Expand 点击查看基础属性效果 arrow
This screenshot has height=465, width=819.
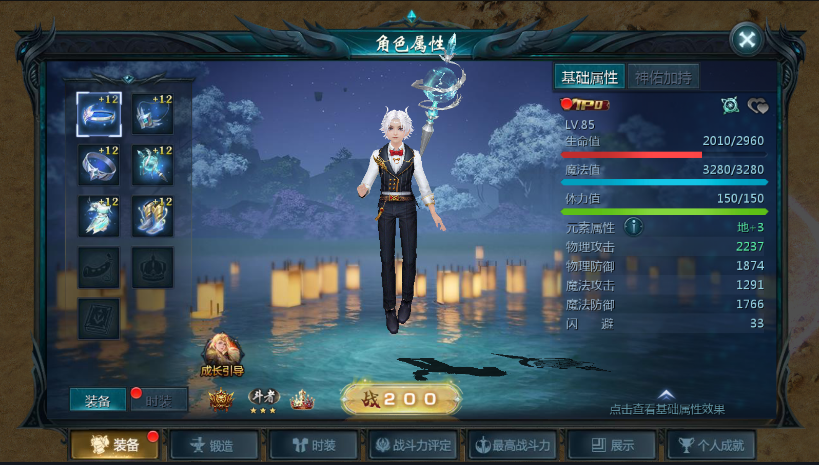click(666, 395)
